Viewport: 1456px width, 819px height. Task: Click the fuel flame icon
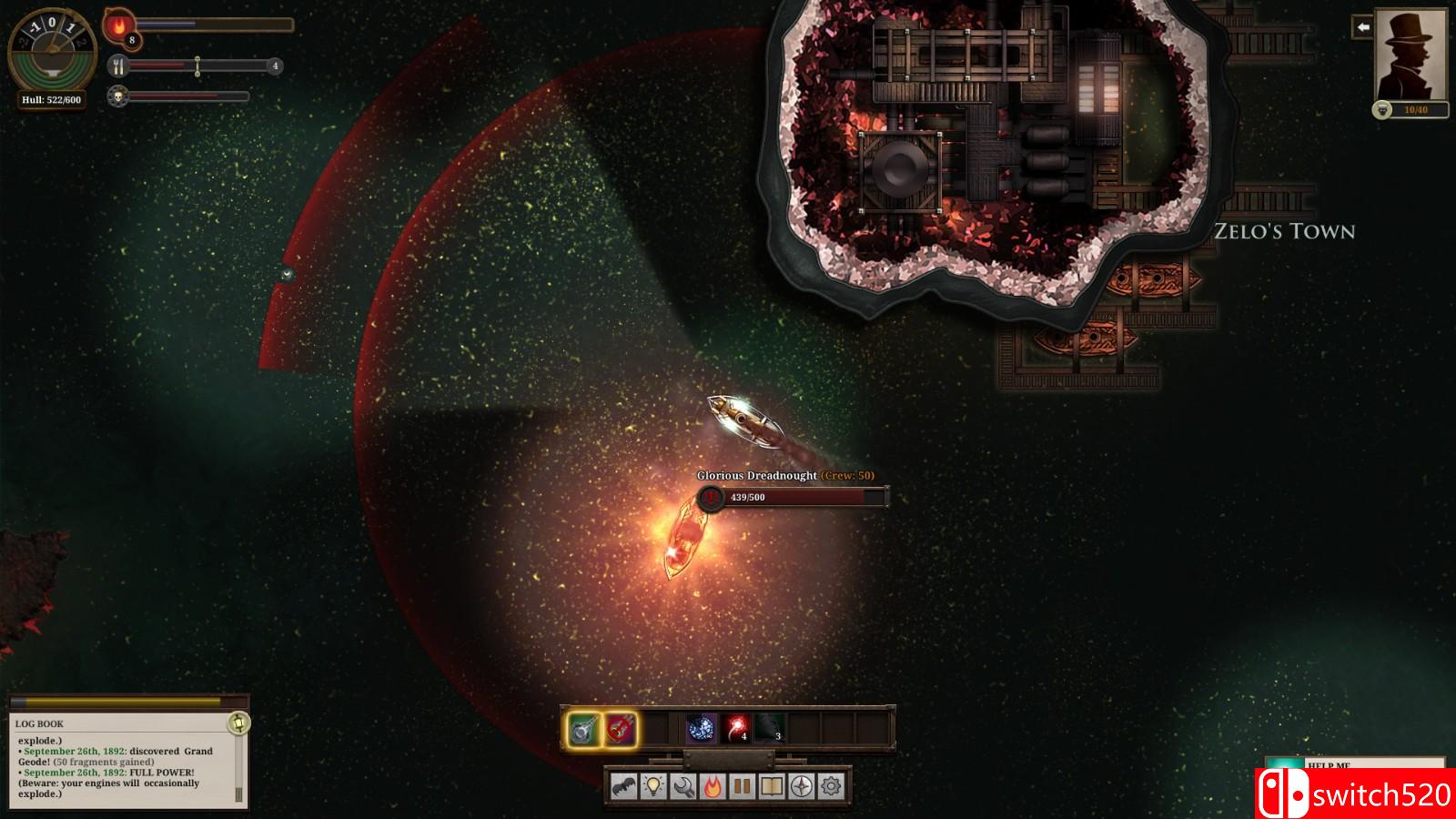(x=118, y=25)
